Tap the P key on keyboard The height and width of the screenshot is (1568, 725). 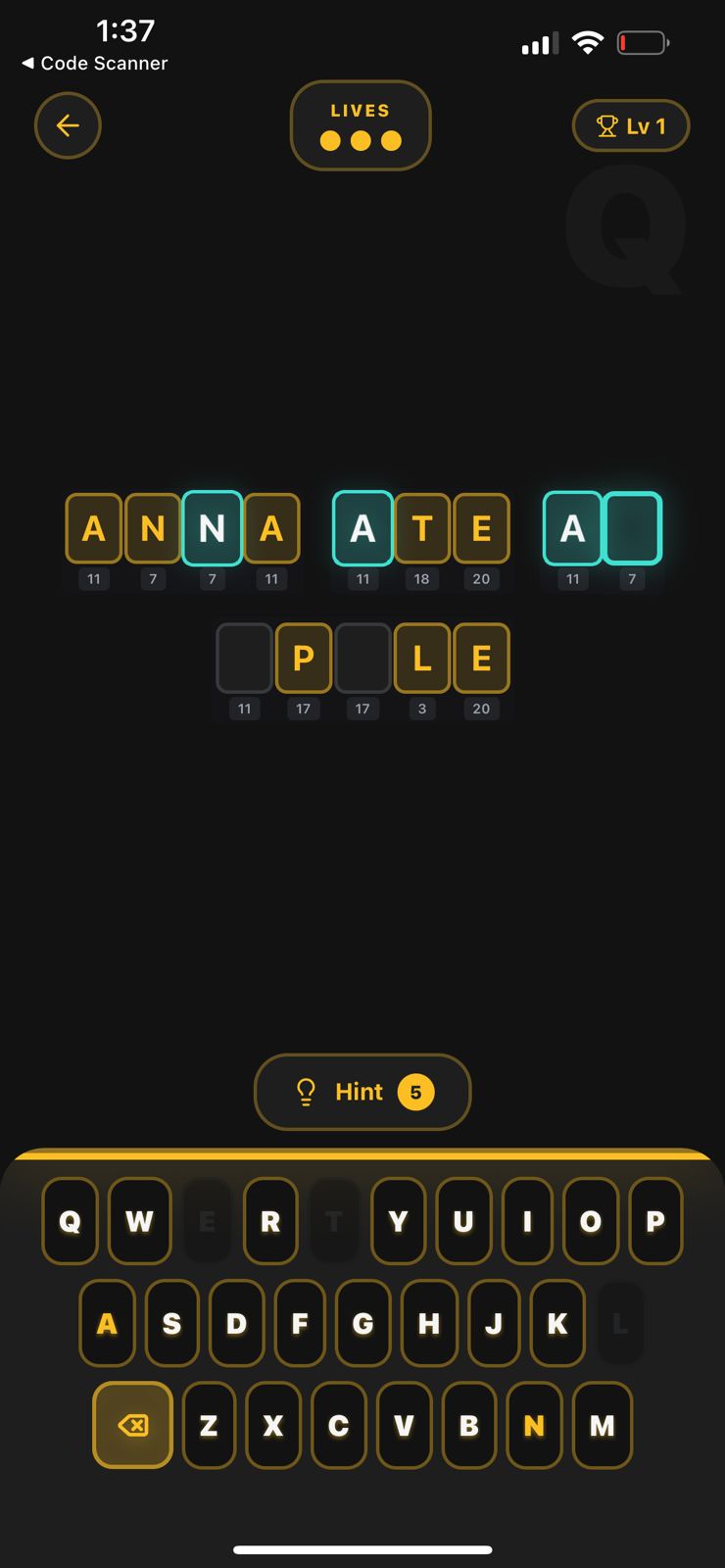click(x=654, y=1221)
